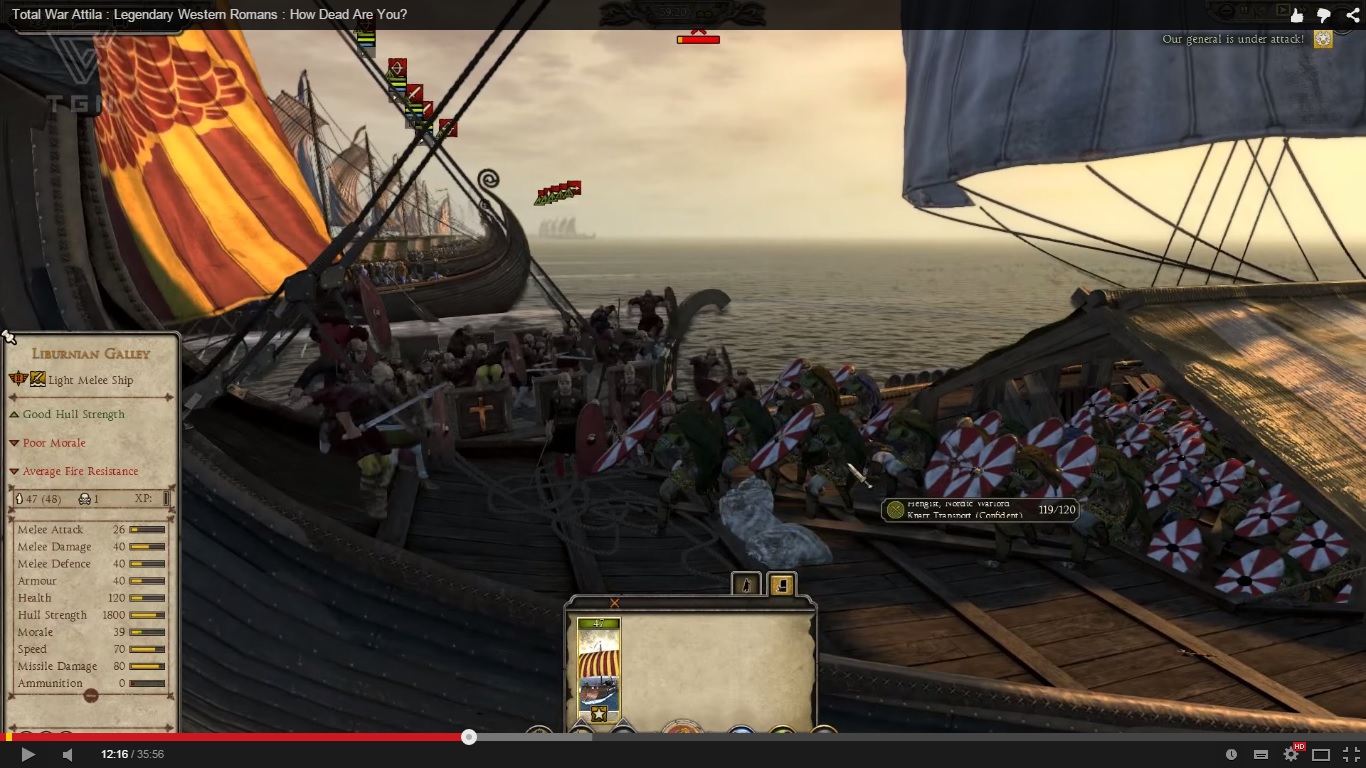Collapse the unit stats panel with the round button

[x=91, y=696]
